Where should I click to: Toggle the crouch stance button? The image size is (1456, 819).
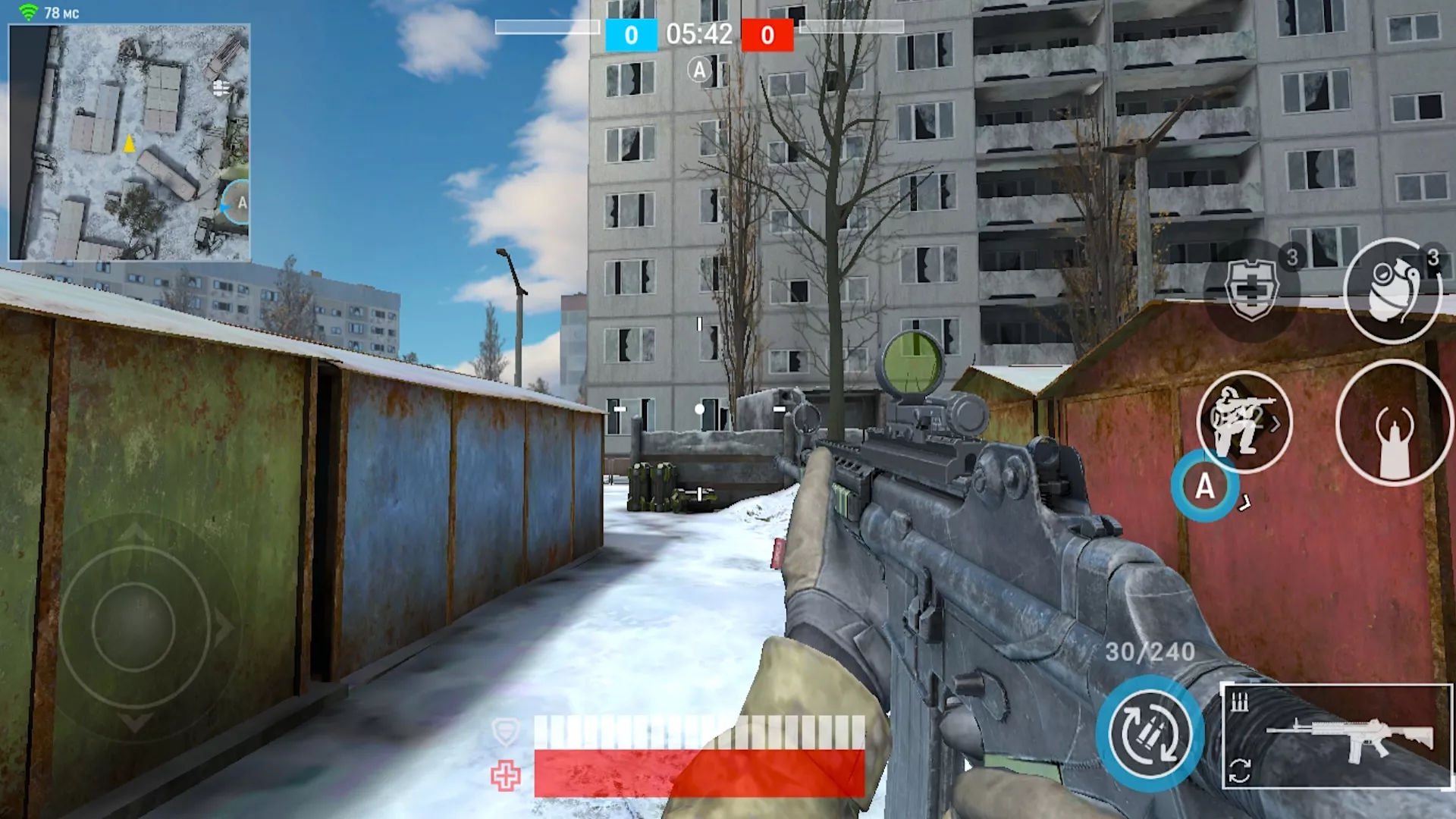(x=1244, y=422)
